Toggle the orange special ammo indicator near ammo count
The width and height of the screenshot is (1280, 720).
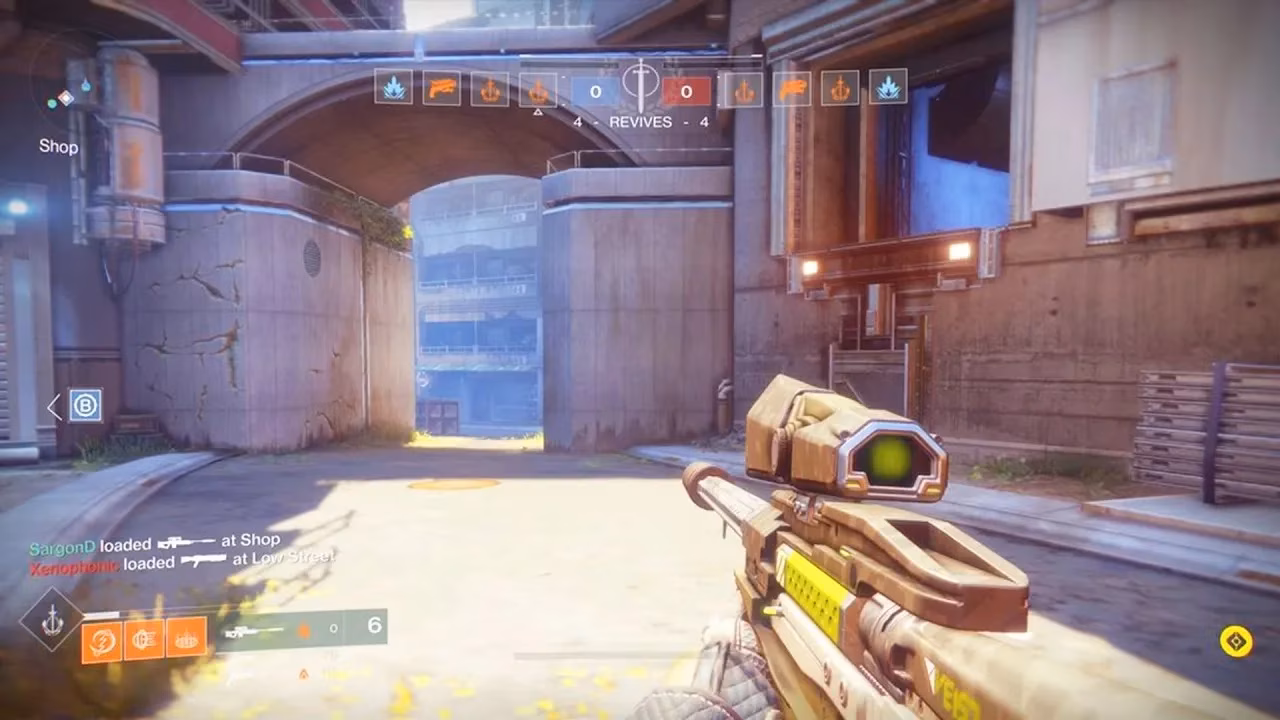coord(305,628)
